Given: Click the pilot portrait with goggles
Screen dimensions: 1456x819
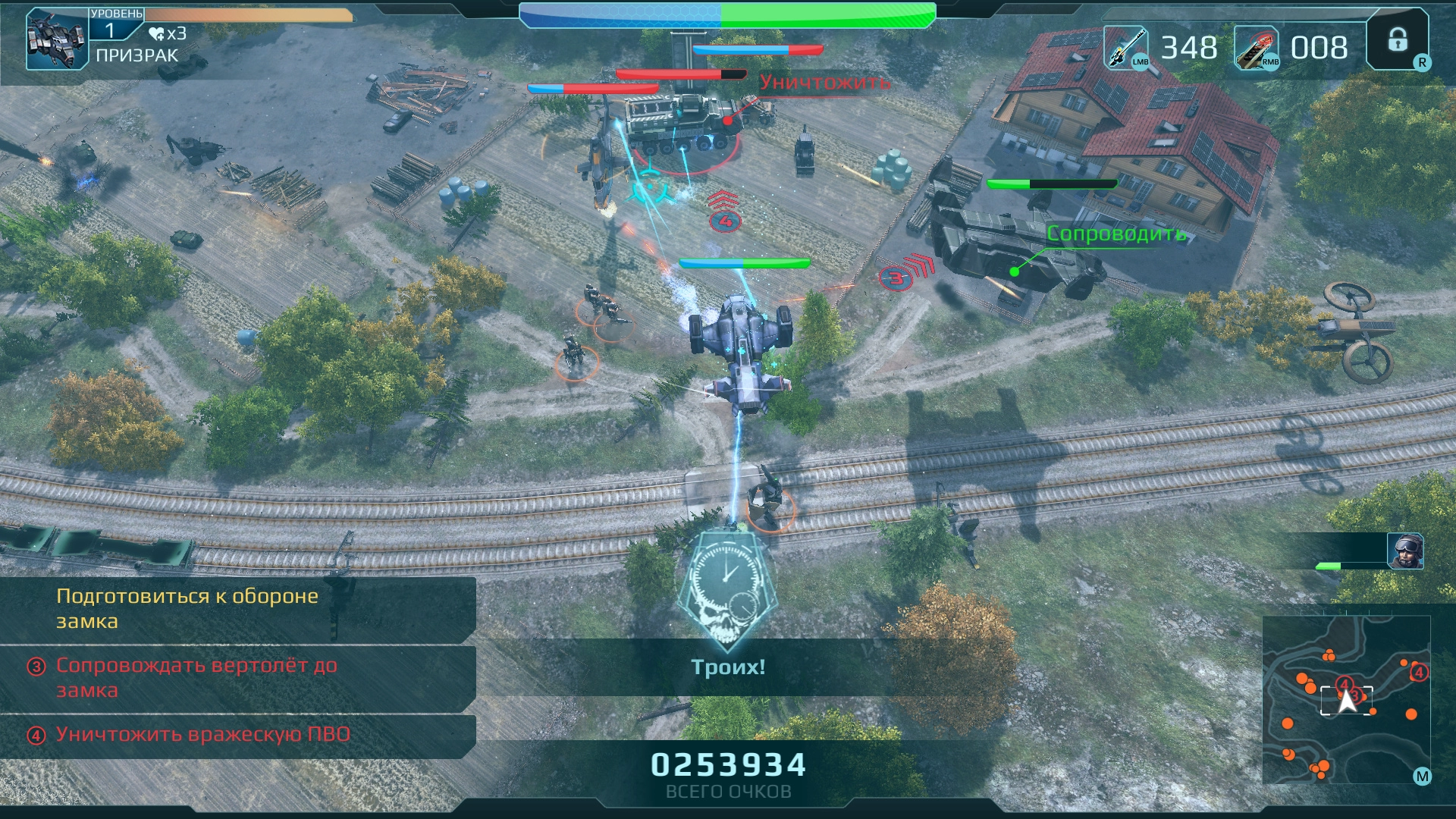Looking at the screenshot, I should [x=1405, y=551].
